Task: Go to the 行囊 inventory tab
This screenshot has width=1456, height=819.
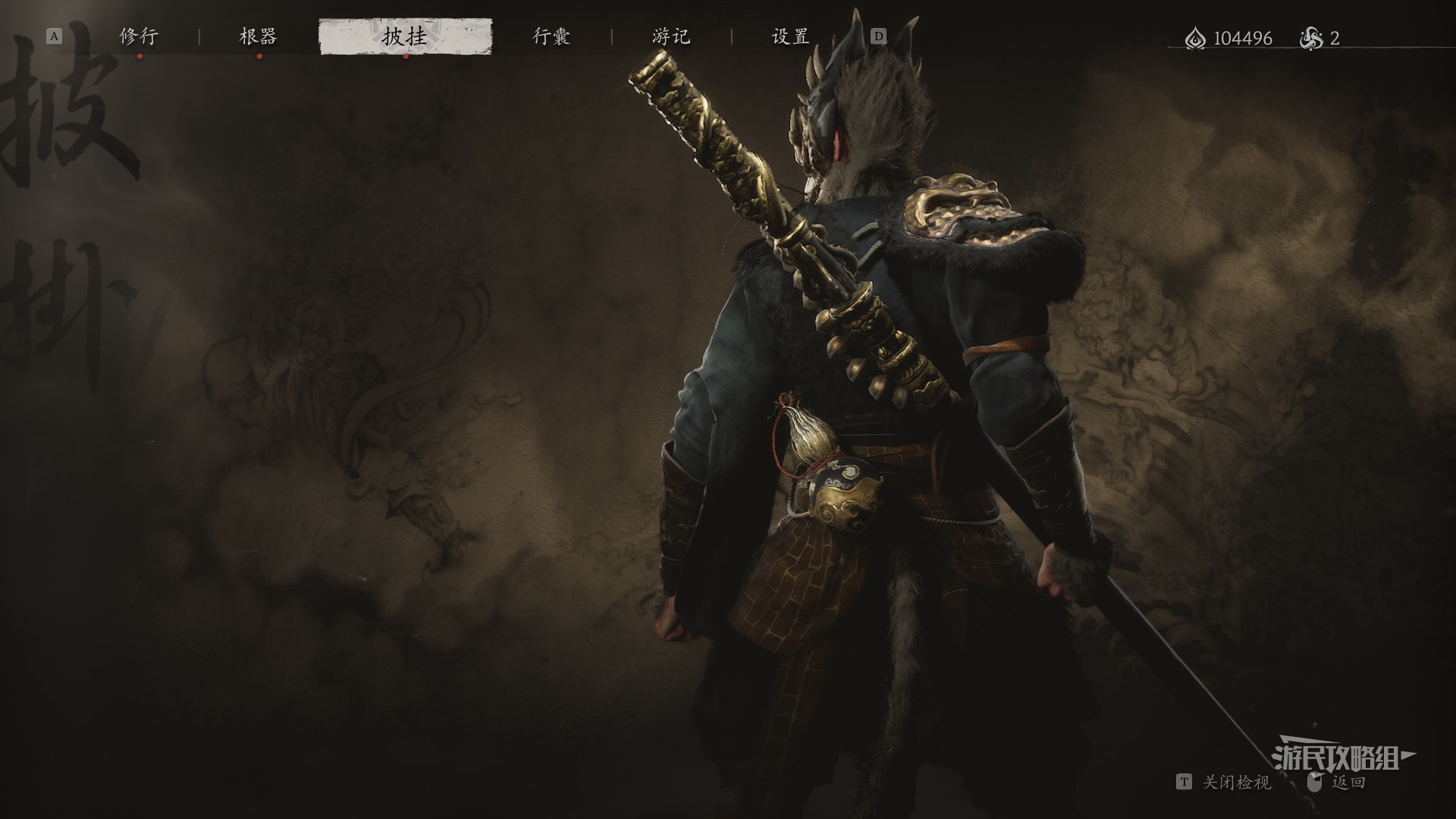Action: click(x=551, y=36)
